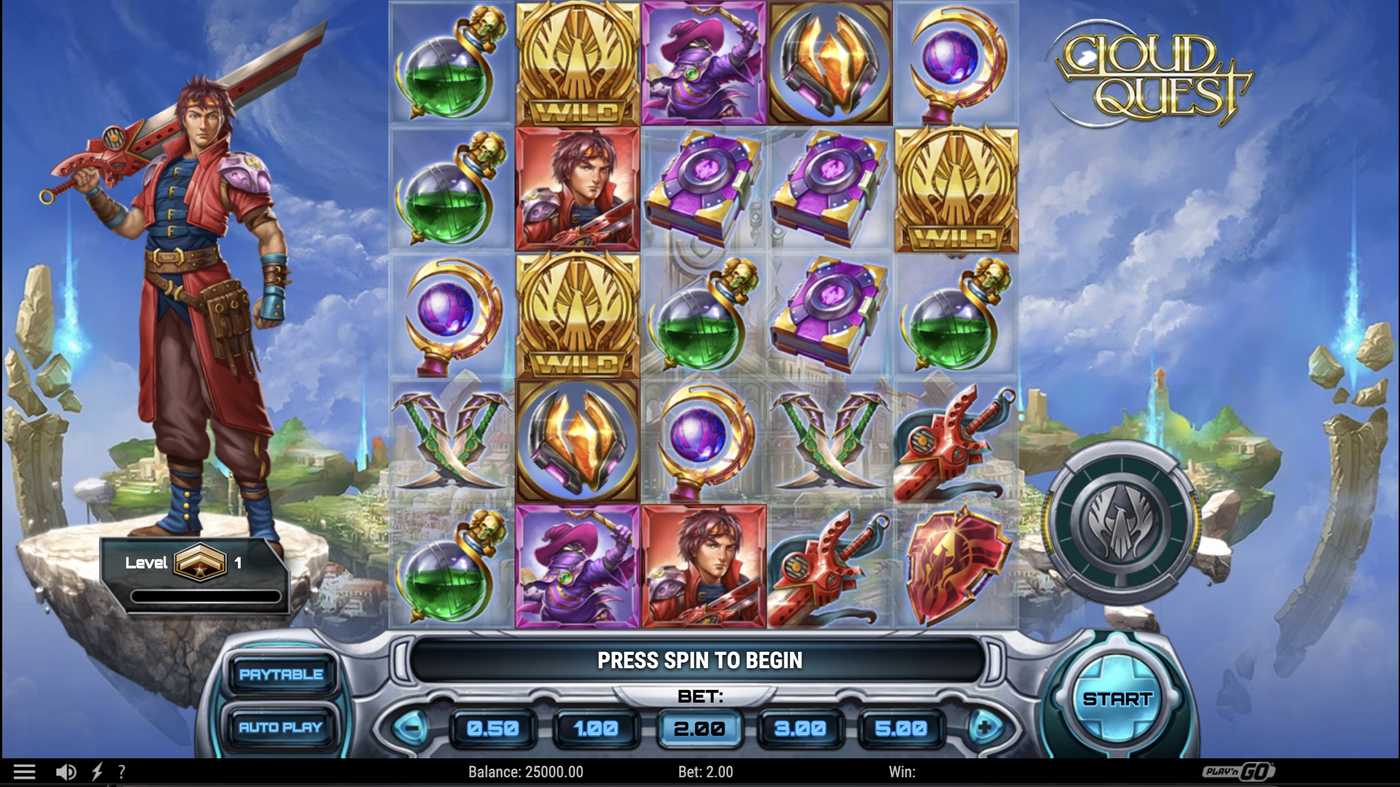Enable Auto Play
Screen dimensions: 1400x787
pos(281,728)
